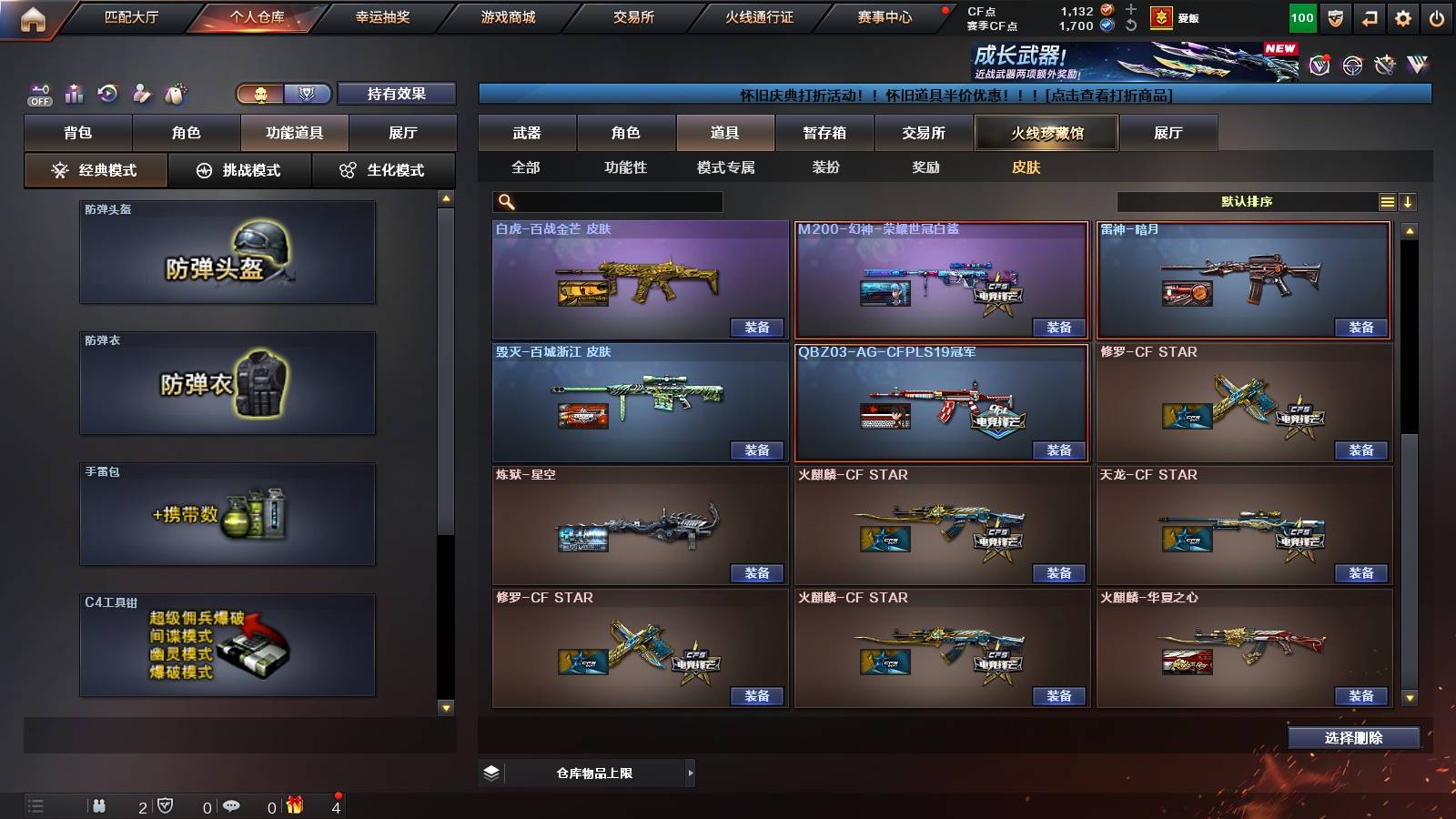Toggle the OFF key switch
This screenshot has width=1456, height=819.
pos(38,93)
